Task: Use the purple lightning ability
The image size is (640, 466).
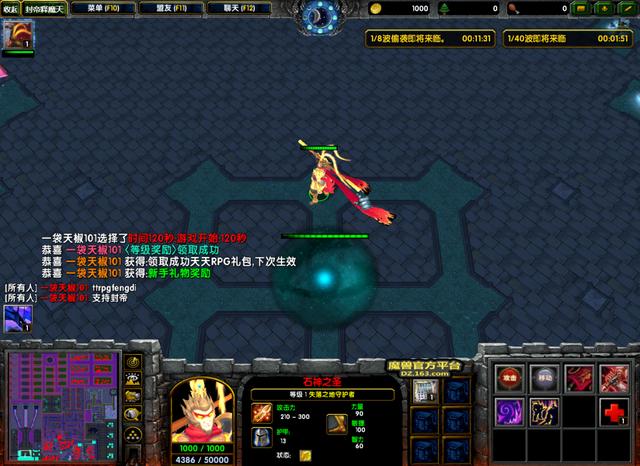Action: 545,412
